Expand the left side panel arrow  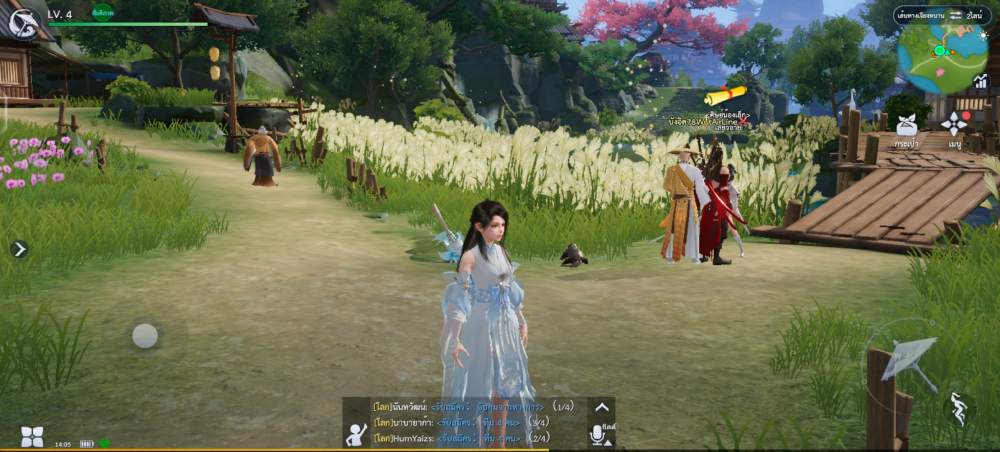(x=20, y=249)
